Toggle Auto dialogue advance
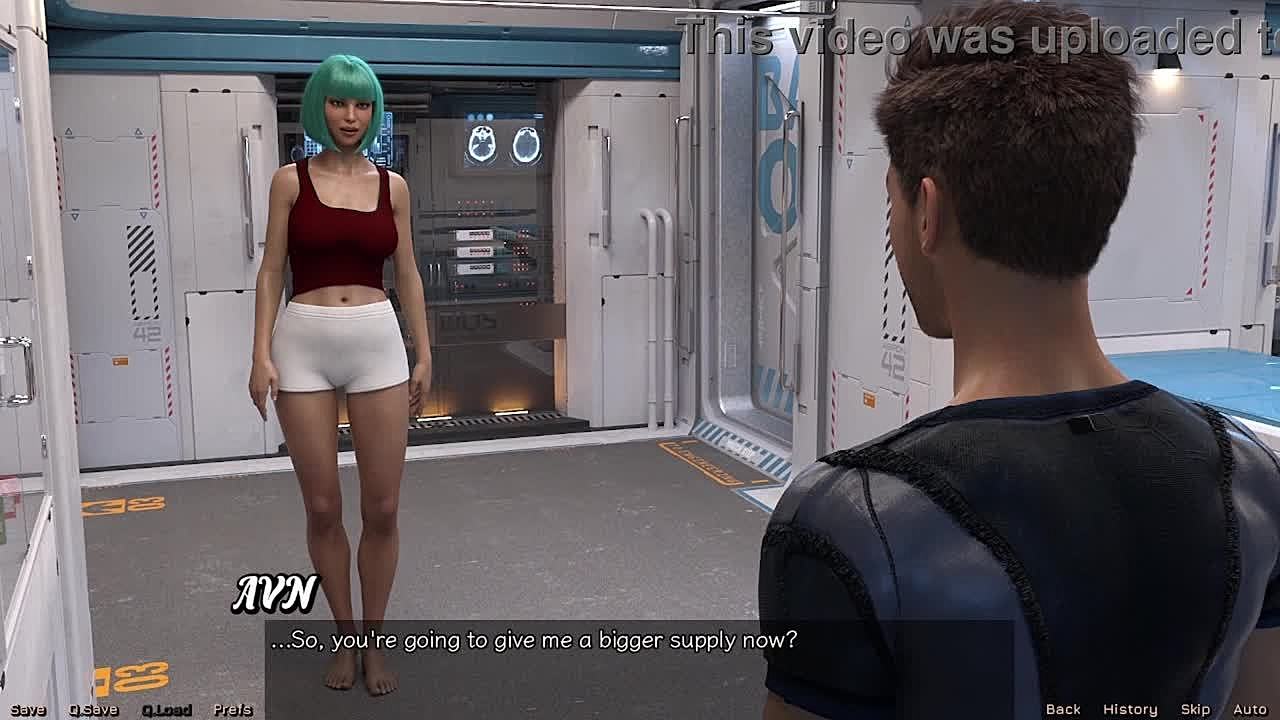The width and height of the screenshot is (1280, 720). 1250,709
